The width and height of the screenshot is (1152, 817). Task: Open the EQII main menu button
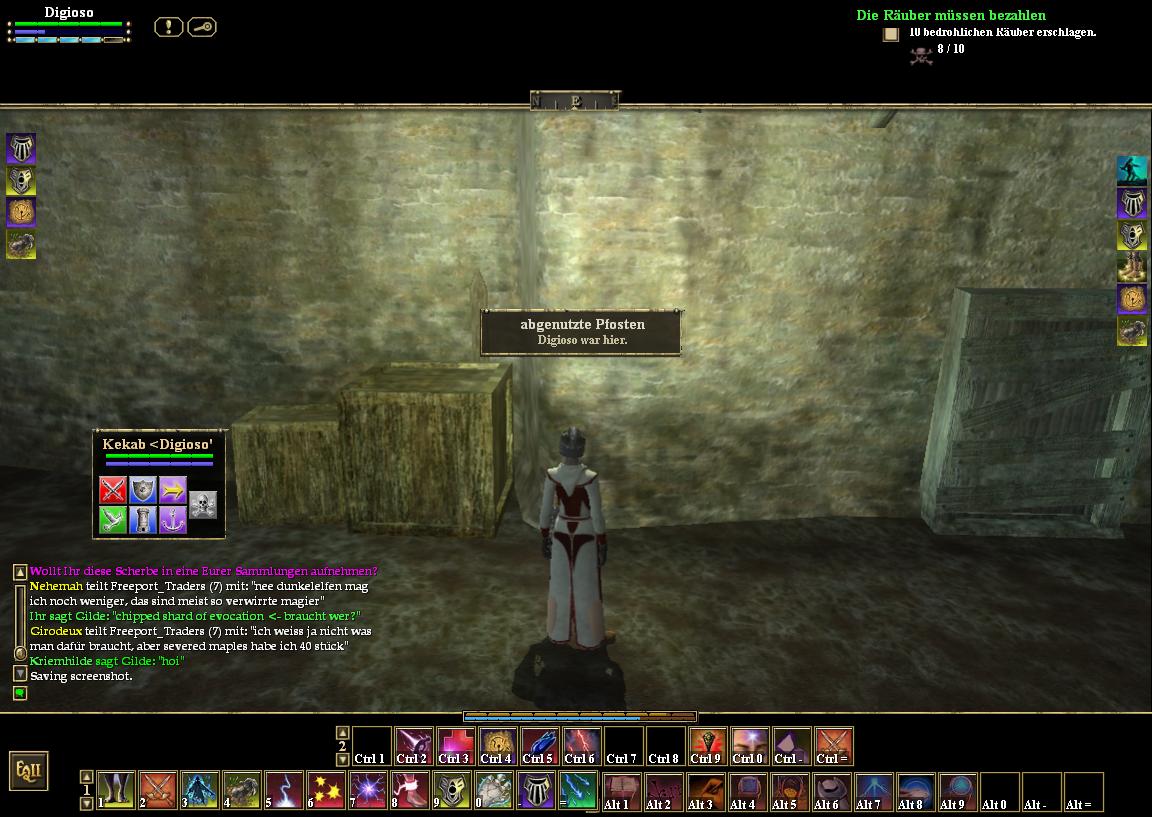click(28, 771)
